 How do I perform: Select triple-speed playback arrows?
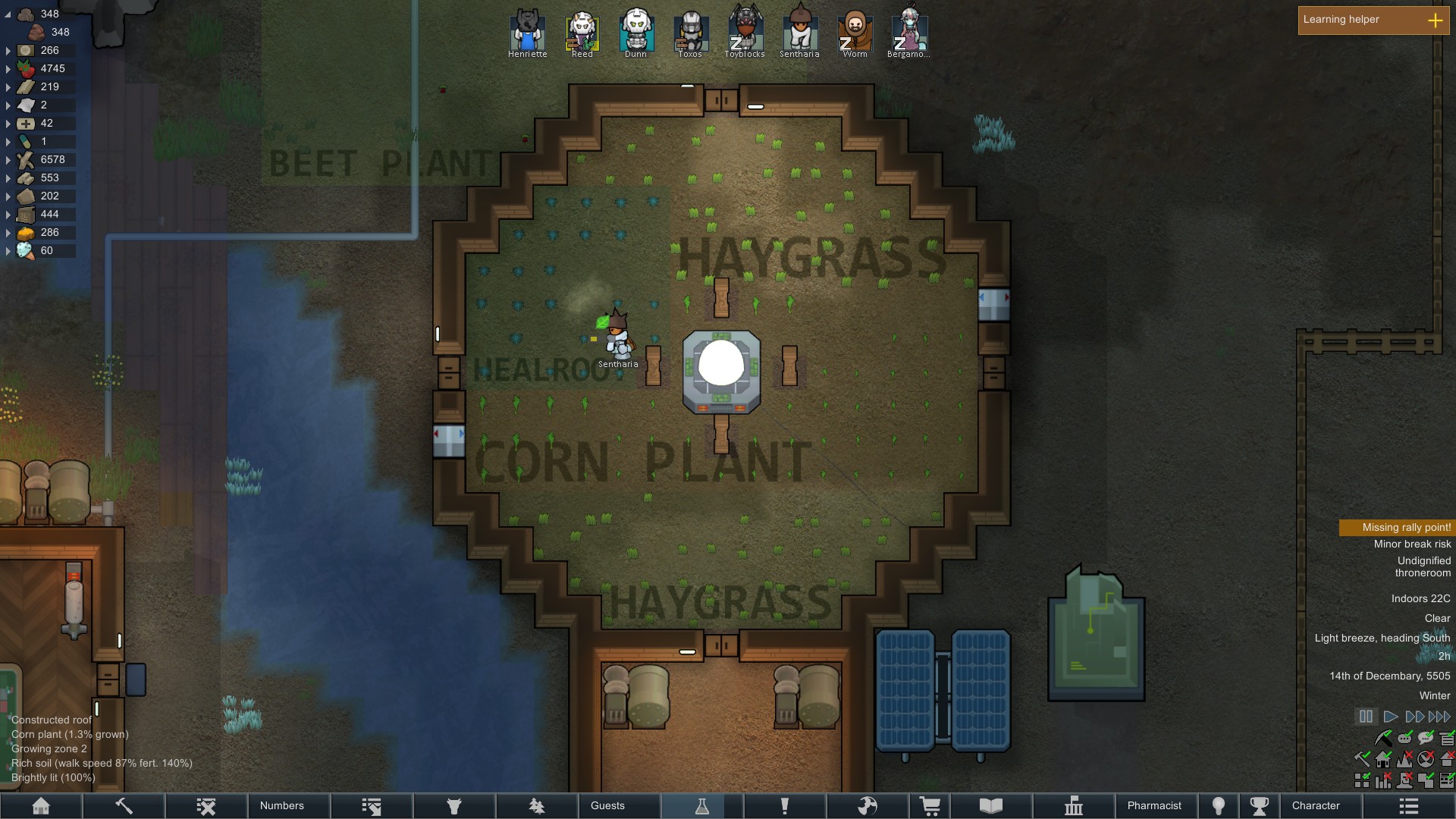coord(1439,715)
